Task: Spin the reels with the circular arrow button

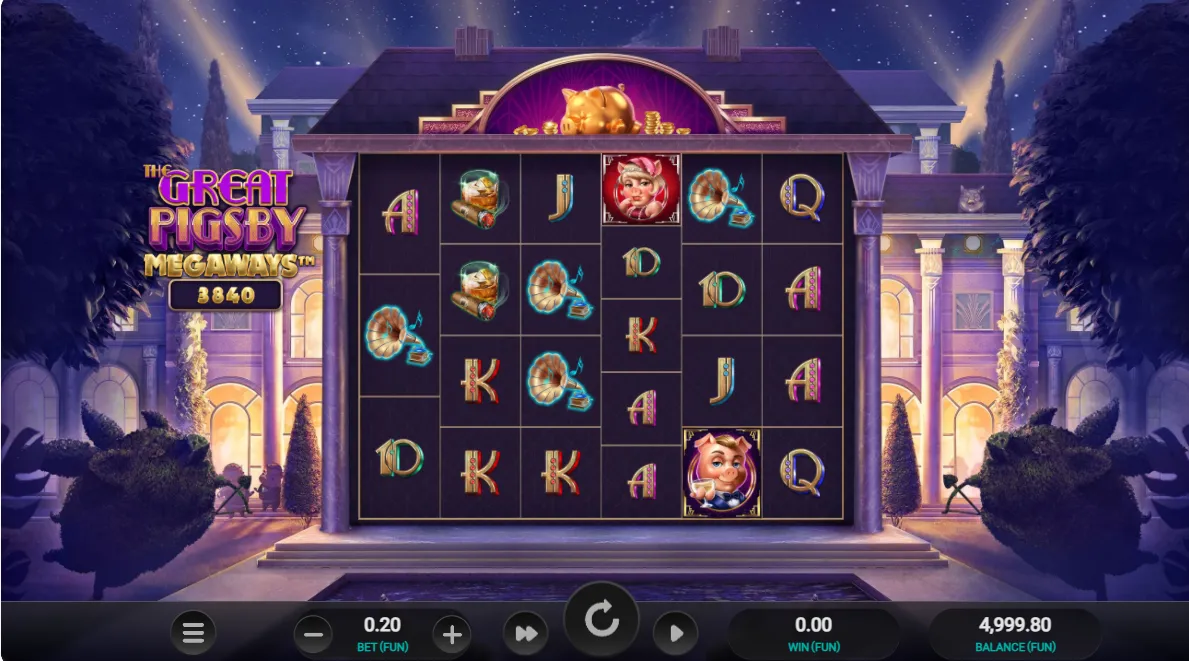Action: (602, 621)
